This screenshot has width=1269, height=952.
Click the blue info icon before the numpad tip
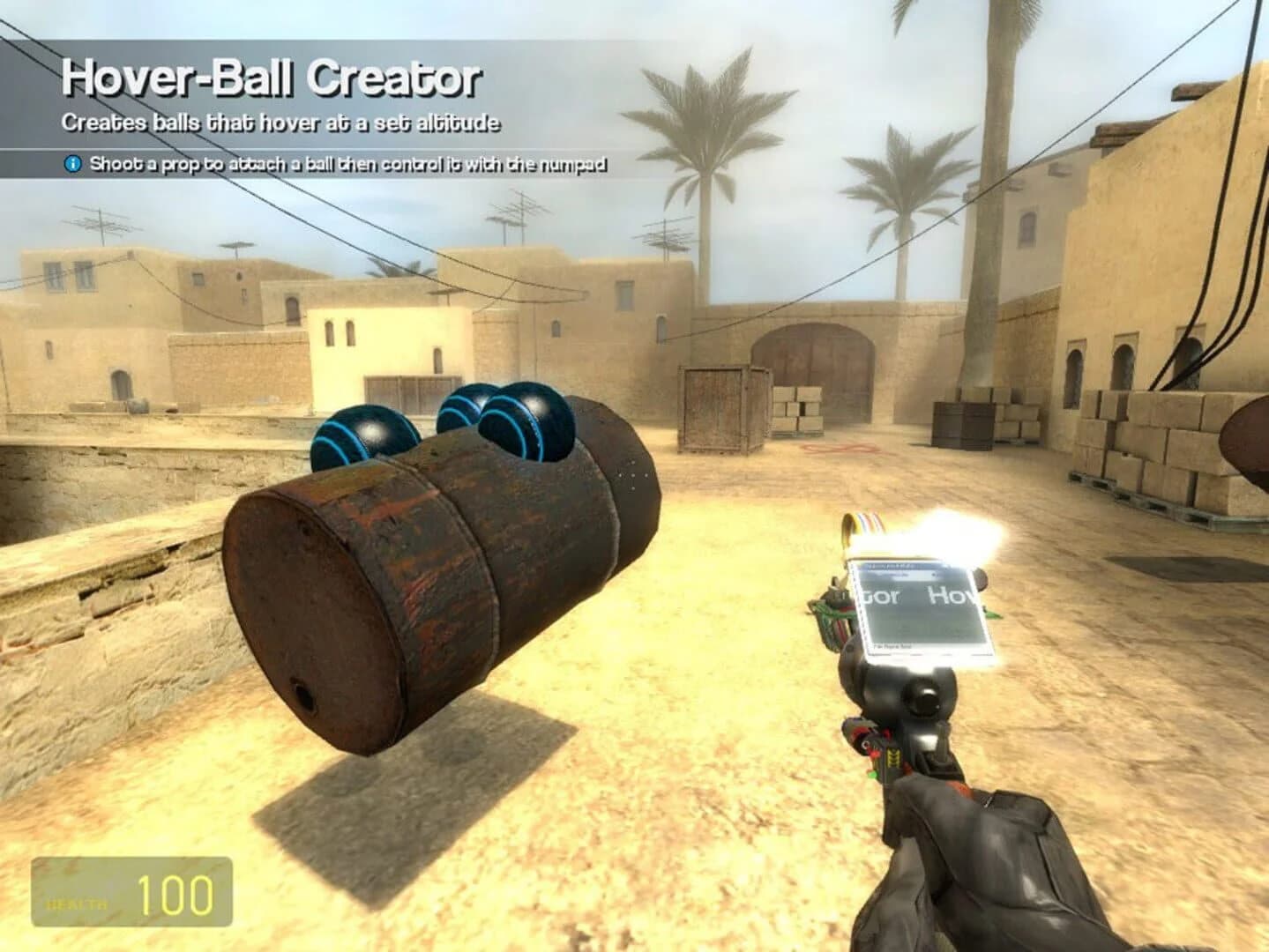(x=71, y=163)
